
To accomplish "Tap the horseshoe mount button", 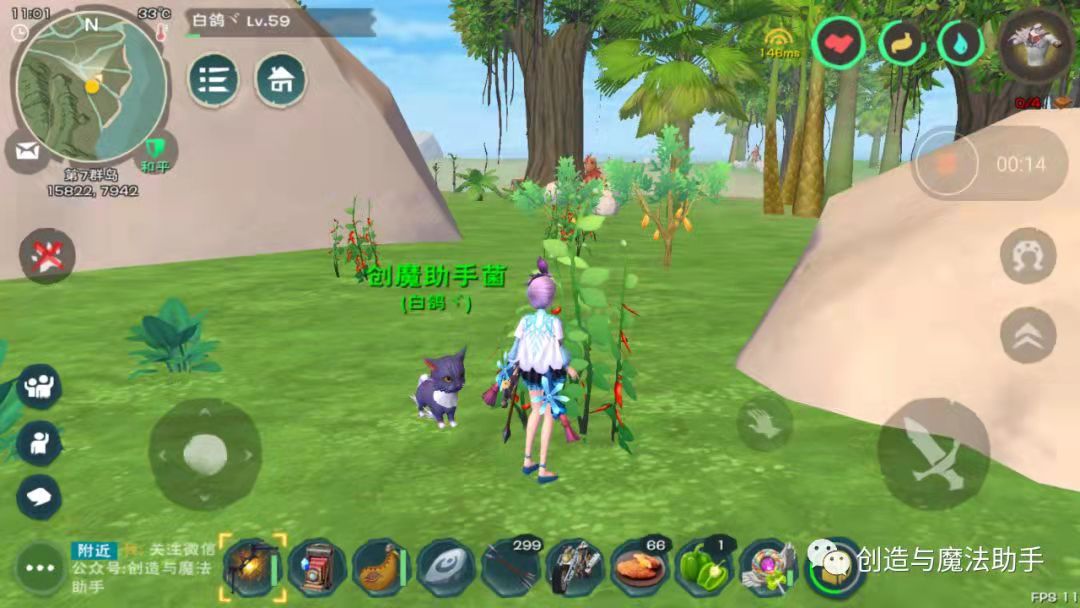I will coord(1027,256).
